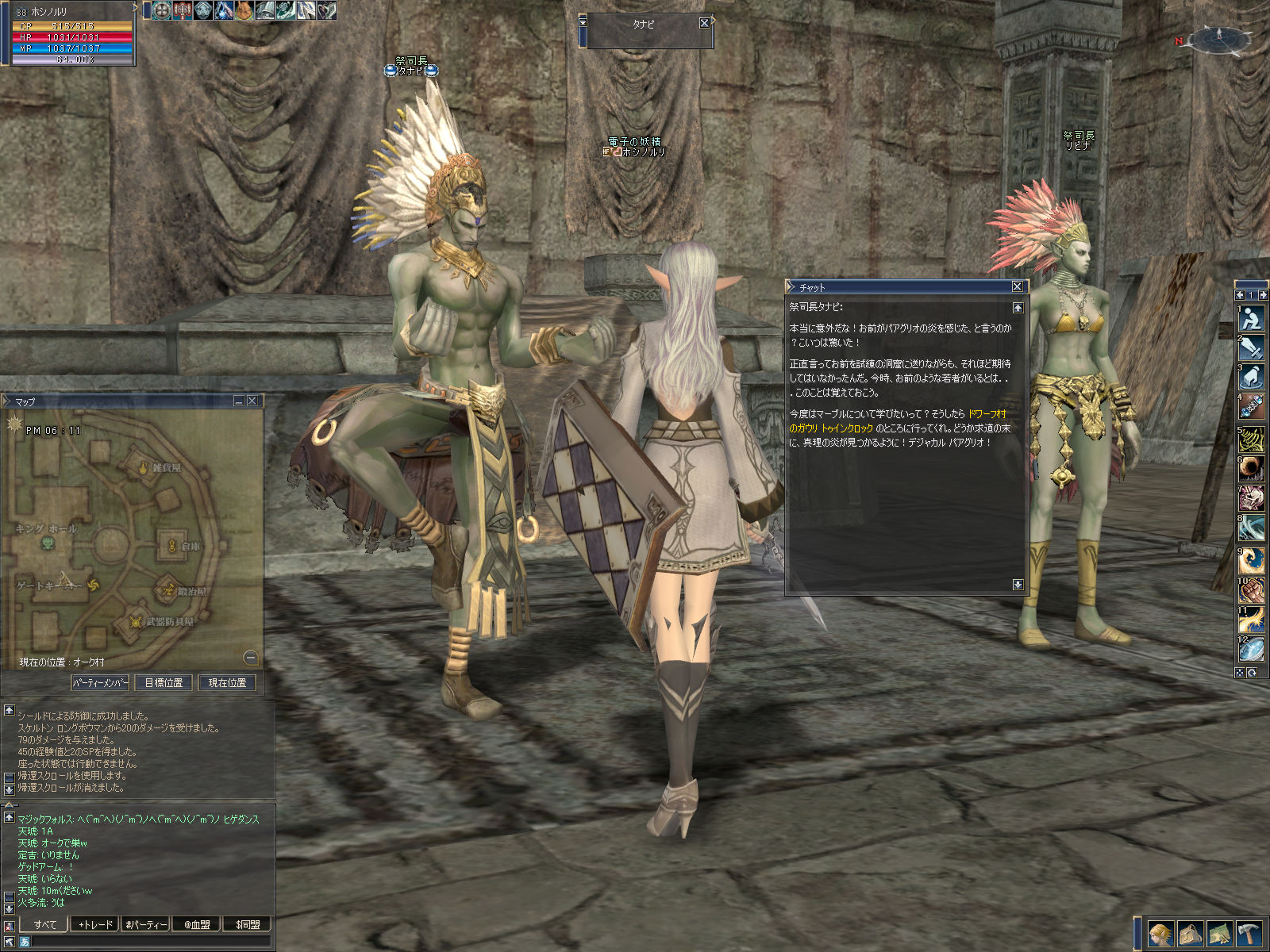Open the inventory bag icon

1190,934
